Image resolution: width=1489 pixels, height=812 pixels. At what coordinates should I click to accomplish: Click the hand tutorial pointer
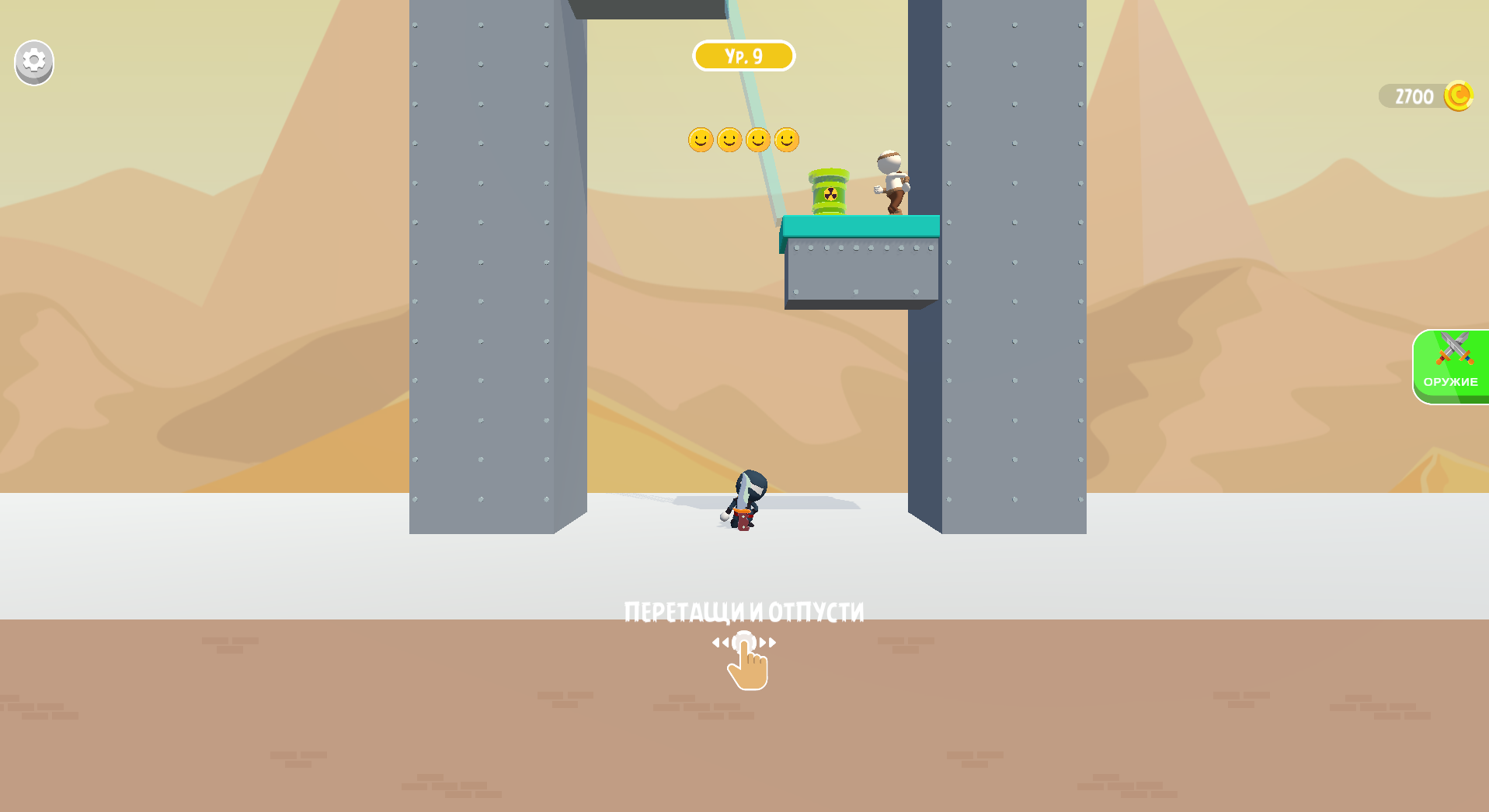coord(748,668)
